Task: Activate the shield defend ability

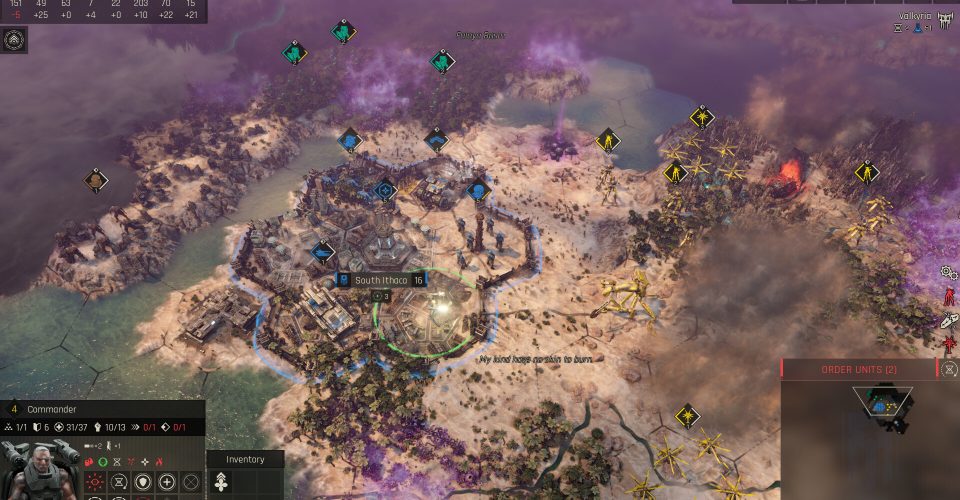Action: (x=144, y=482)
